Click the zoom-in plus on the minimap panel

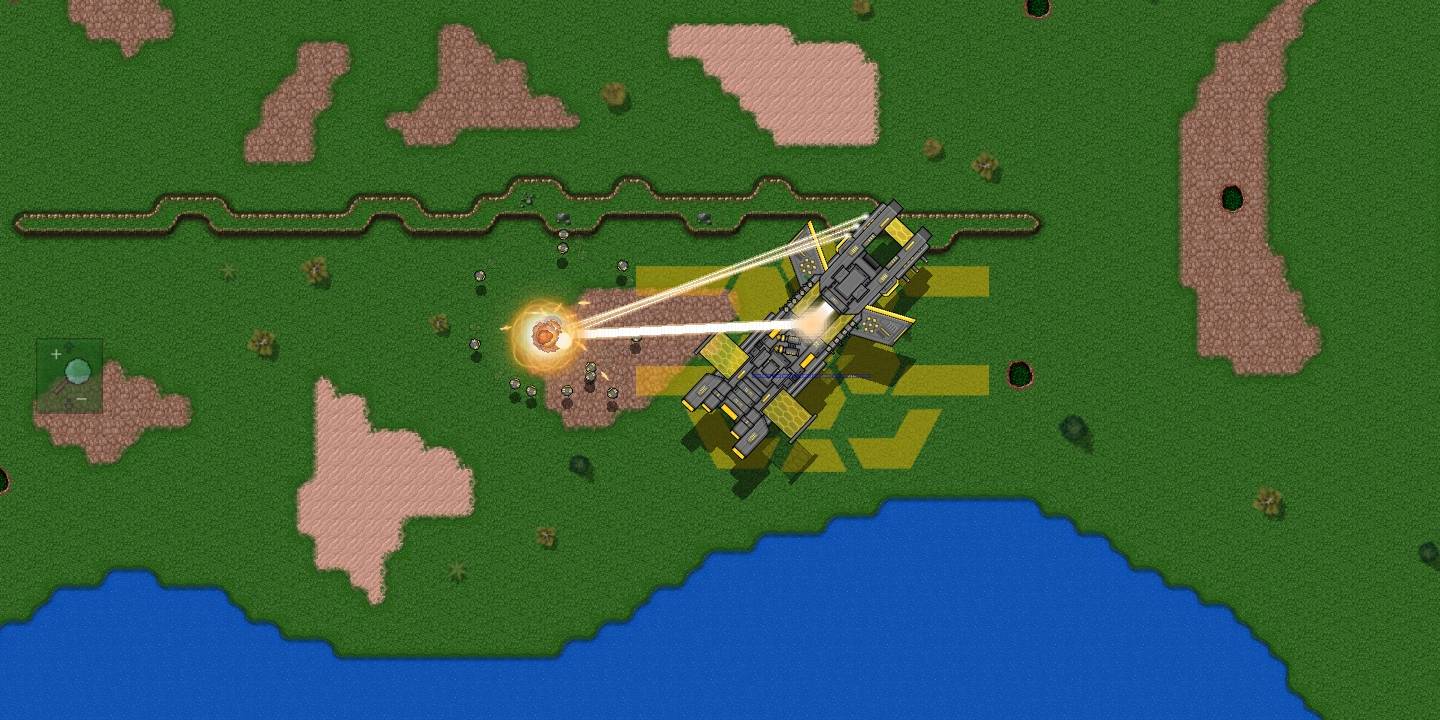(56, 354)
